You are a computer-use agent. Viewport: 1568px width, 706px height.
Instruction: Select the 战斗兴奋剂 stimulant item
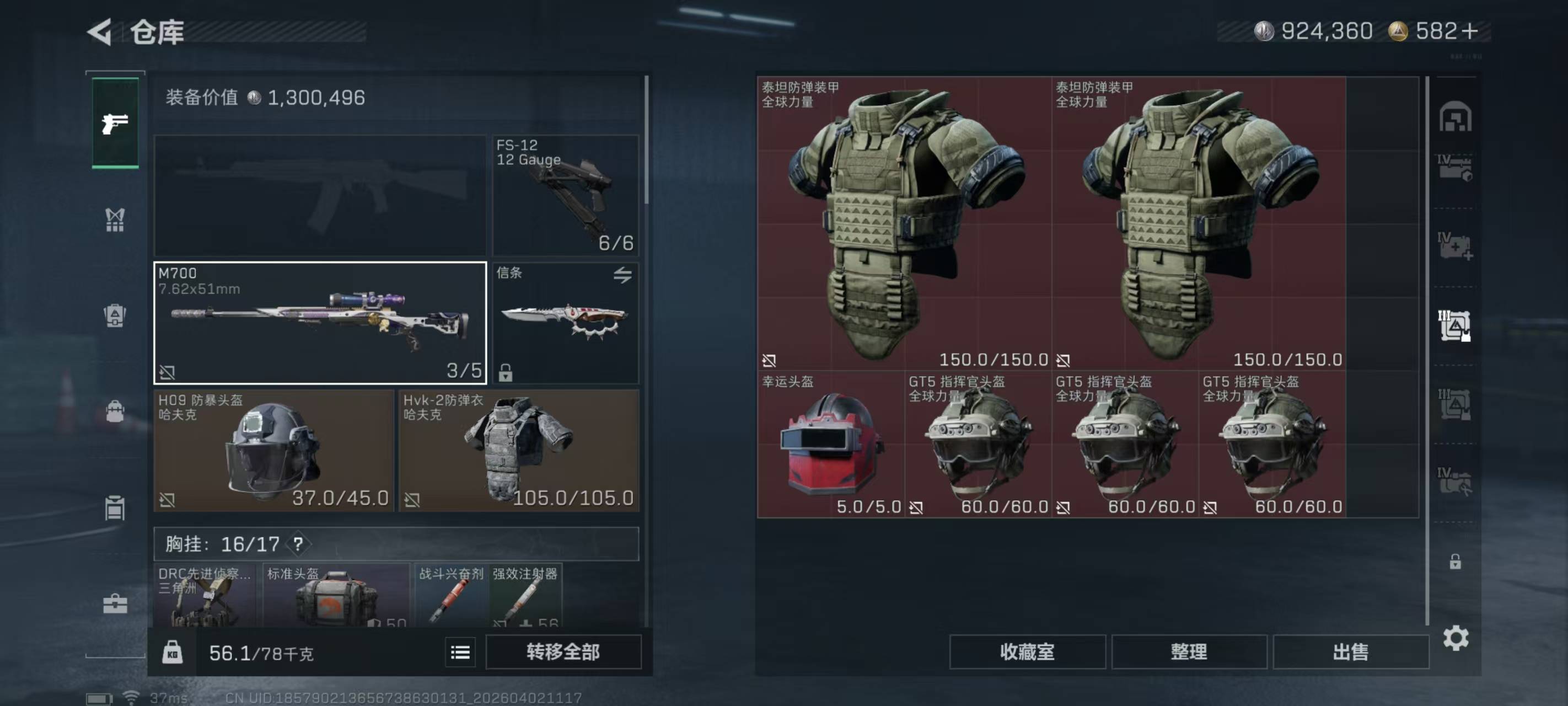tap(451, 595)
